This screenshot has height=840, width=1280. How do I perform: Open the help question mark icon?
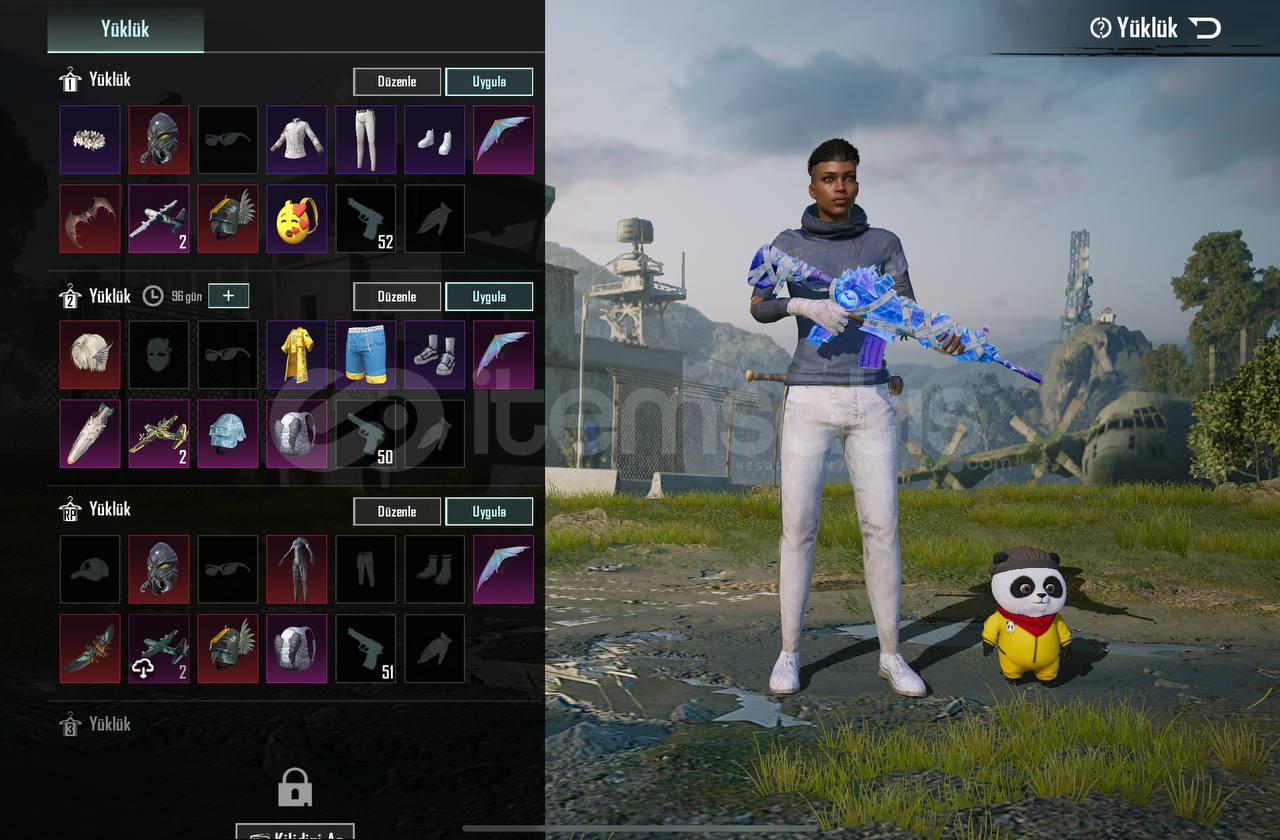pos(1101,28)
